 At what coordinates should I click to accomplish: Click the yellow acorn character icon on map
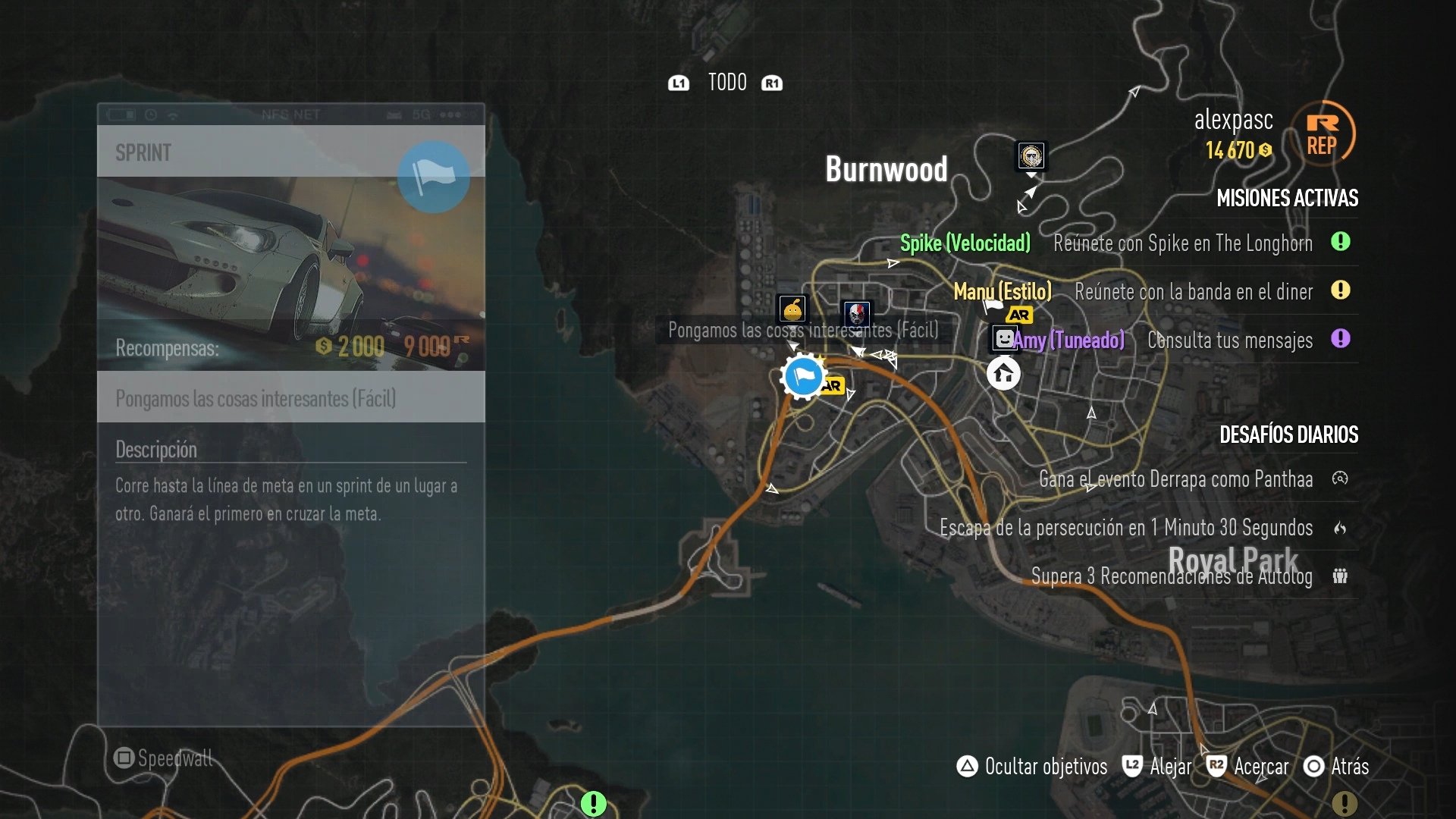click(x=791, y=309)
